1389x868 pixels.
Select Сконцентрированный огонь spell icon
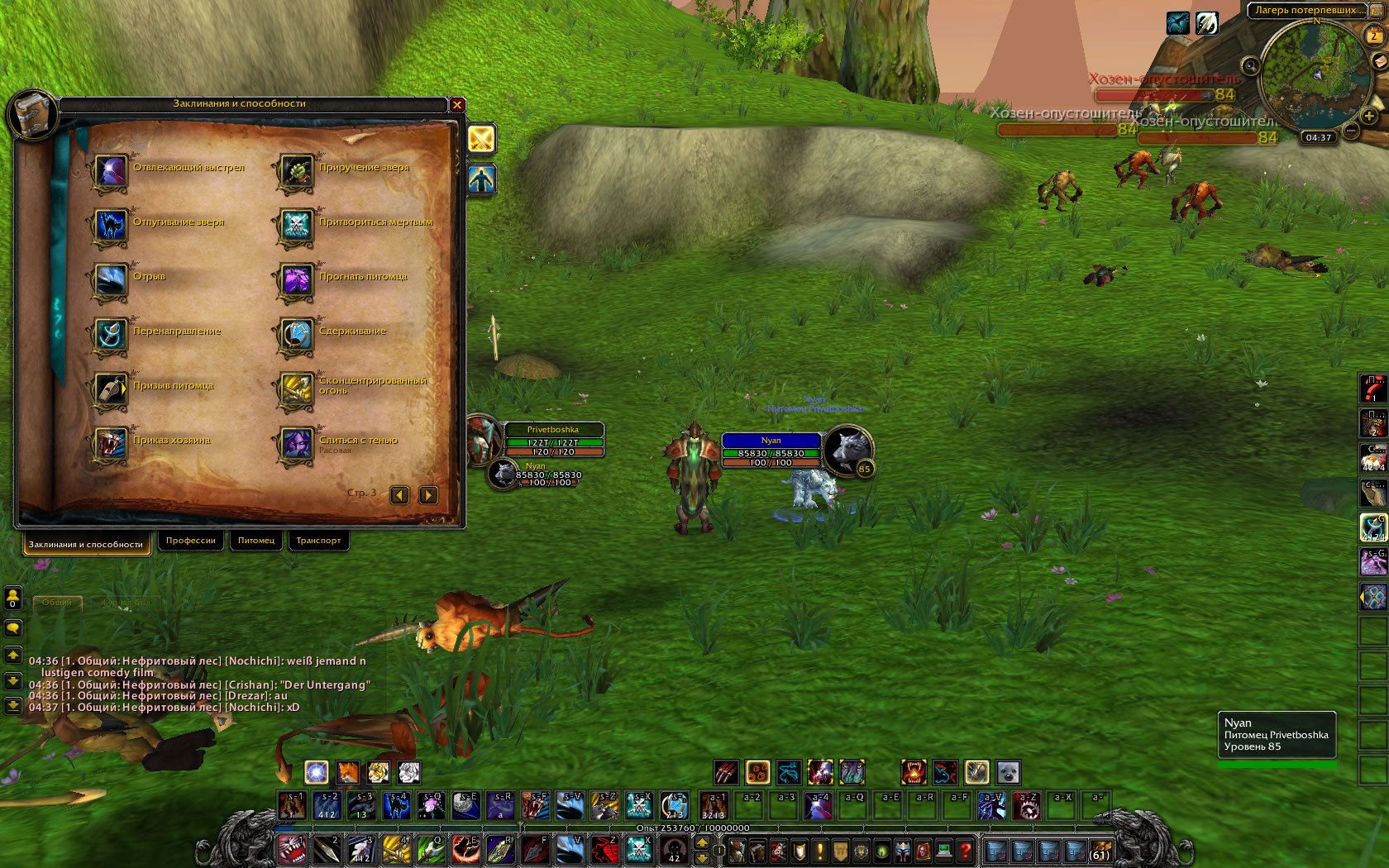pos(296,389)
